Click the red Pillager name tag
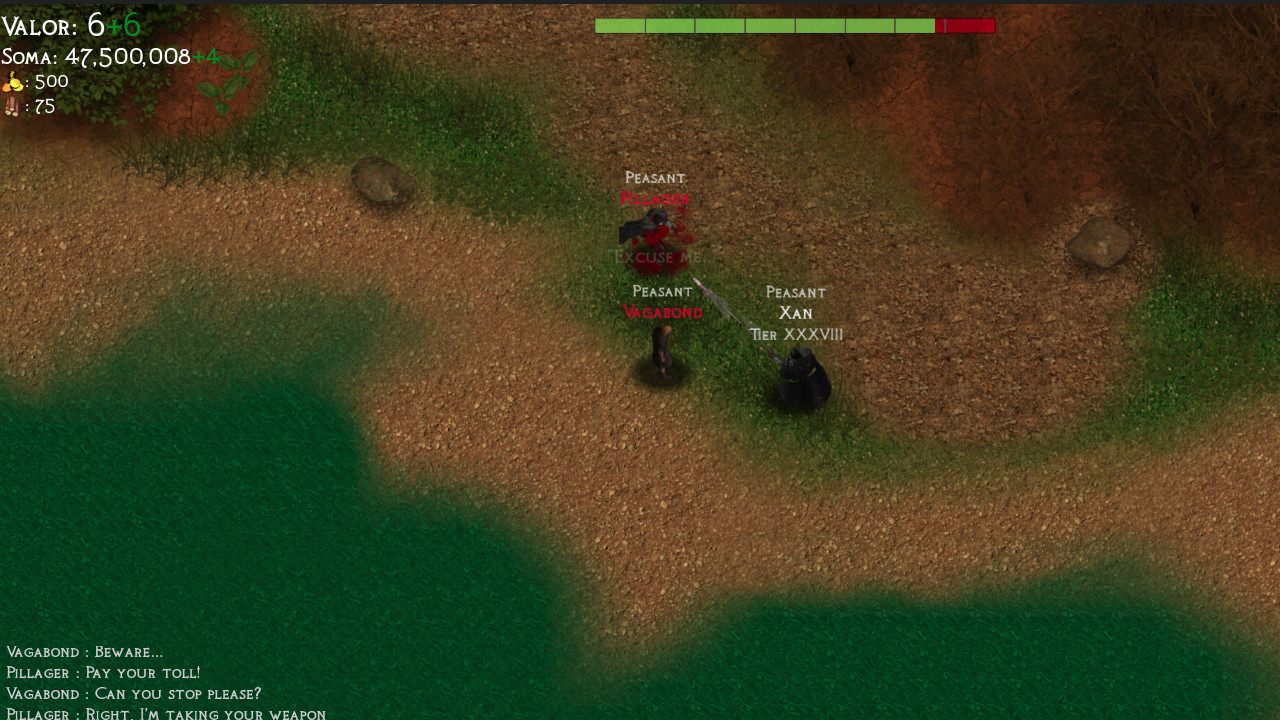 coord(655,198)
